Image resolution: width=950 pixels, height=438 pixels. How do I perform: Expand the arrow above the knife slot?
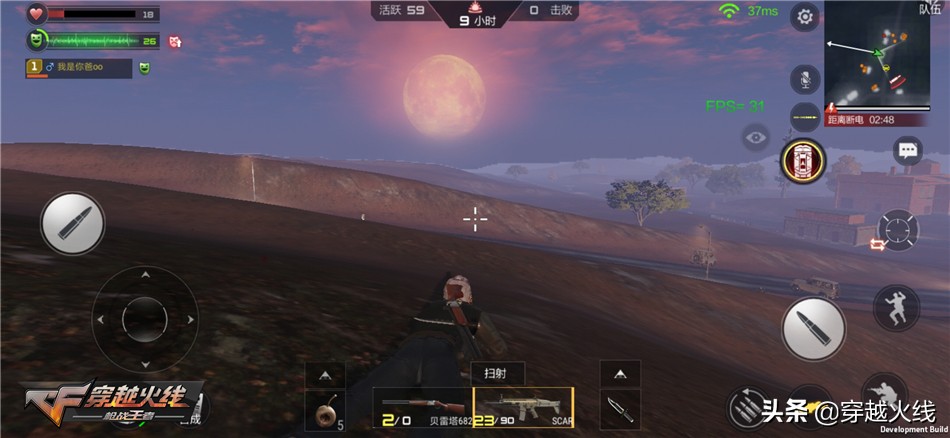620,374
